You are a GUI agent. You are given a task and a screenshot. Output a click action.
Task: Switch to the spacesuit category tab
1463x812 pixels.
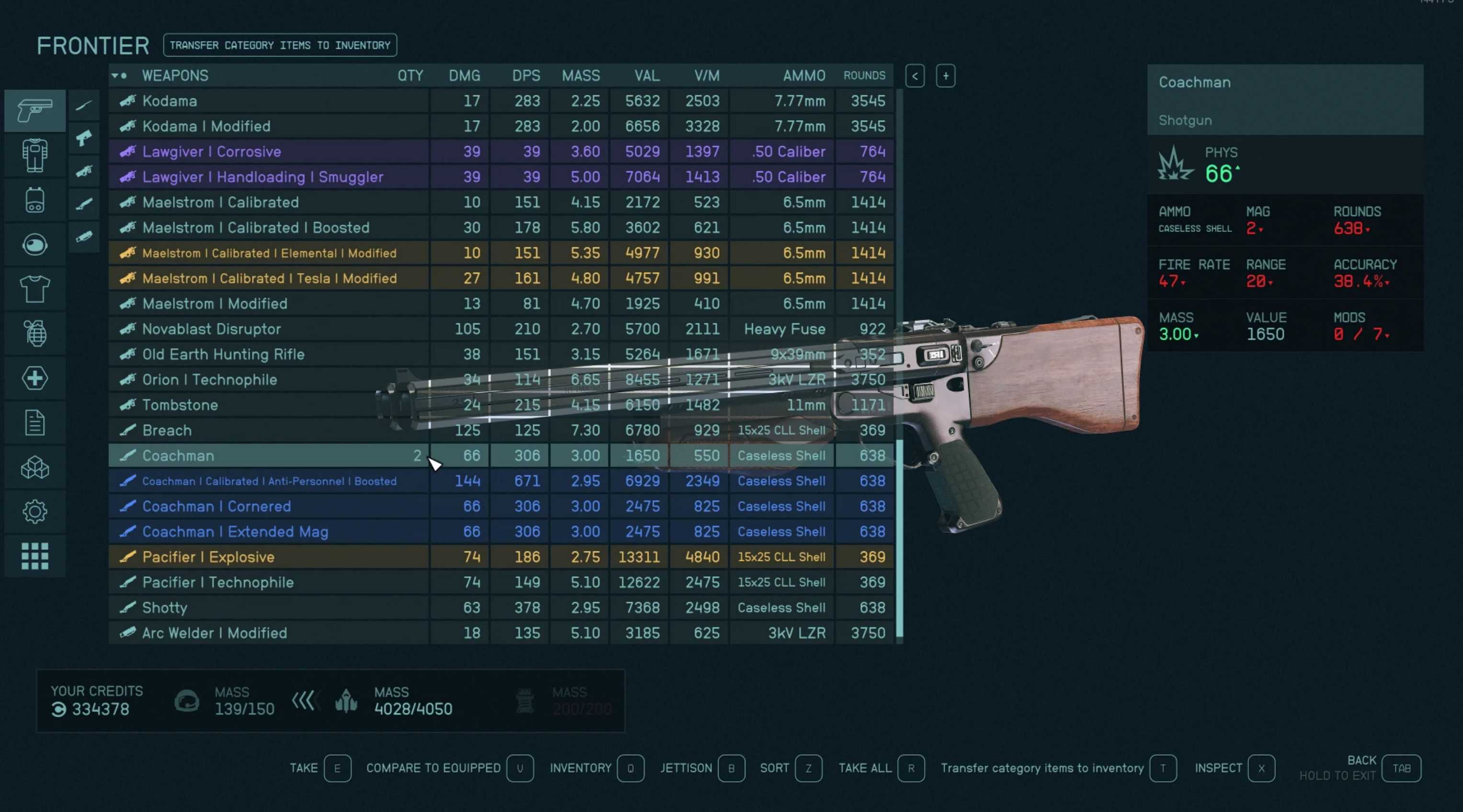[34, 155]
